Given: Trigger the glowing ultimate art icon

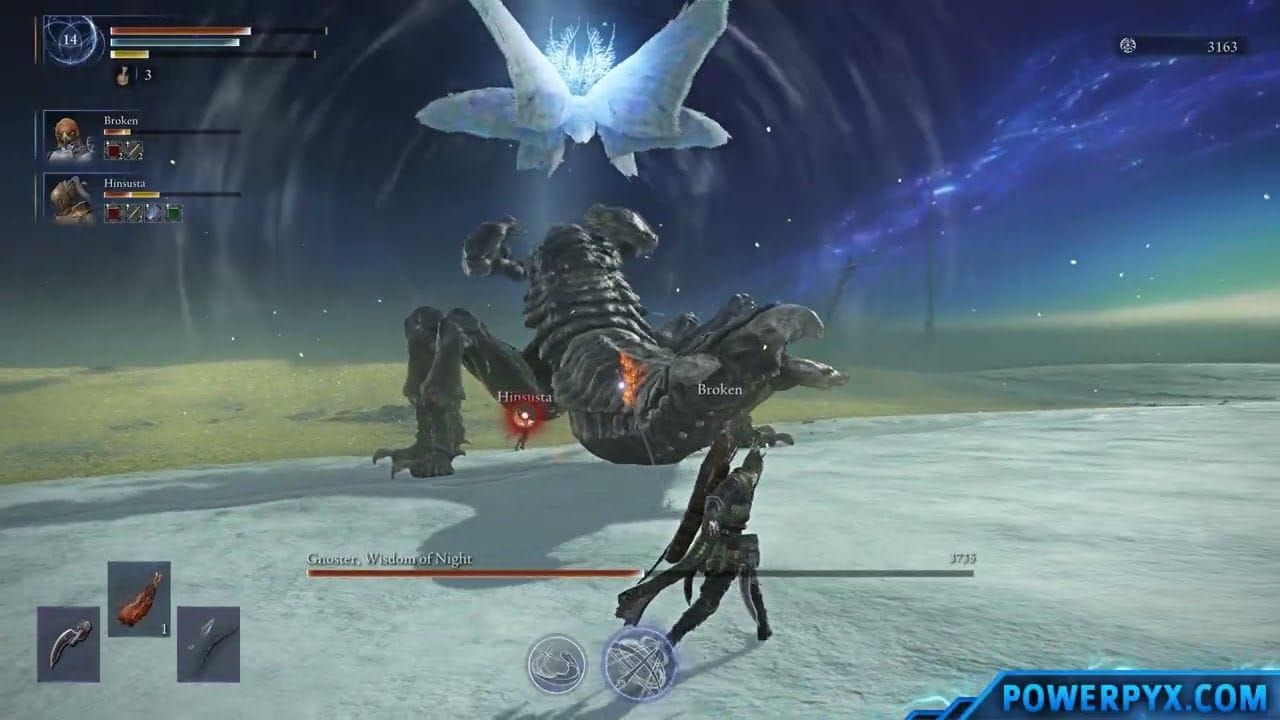Looking at the screenshot, I should coord(638,661).
